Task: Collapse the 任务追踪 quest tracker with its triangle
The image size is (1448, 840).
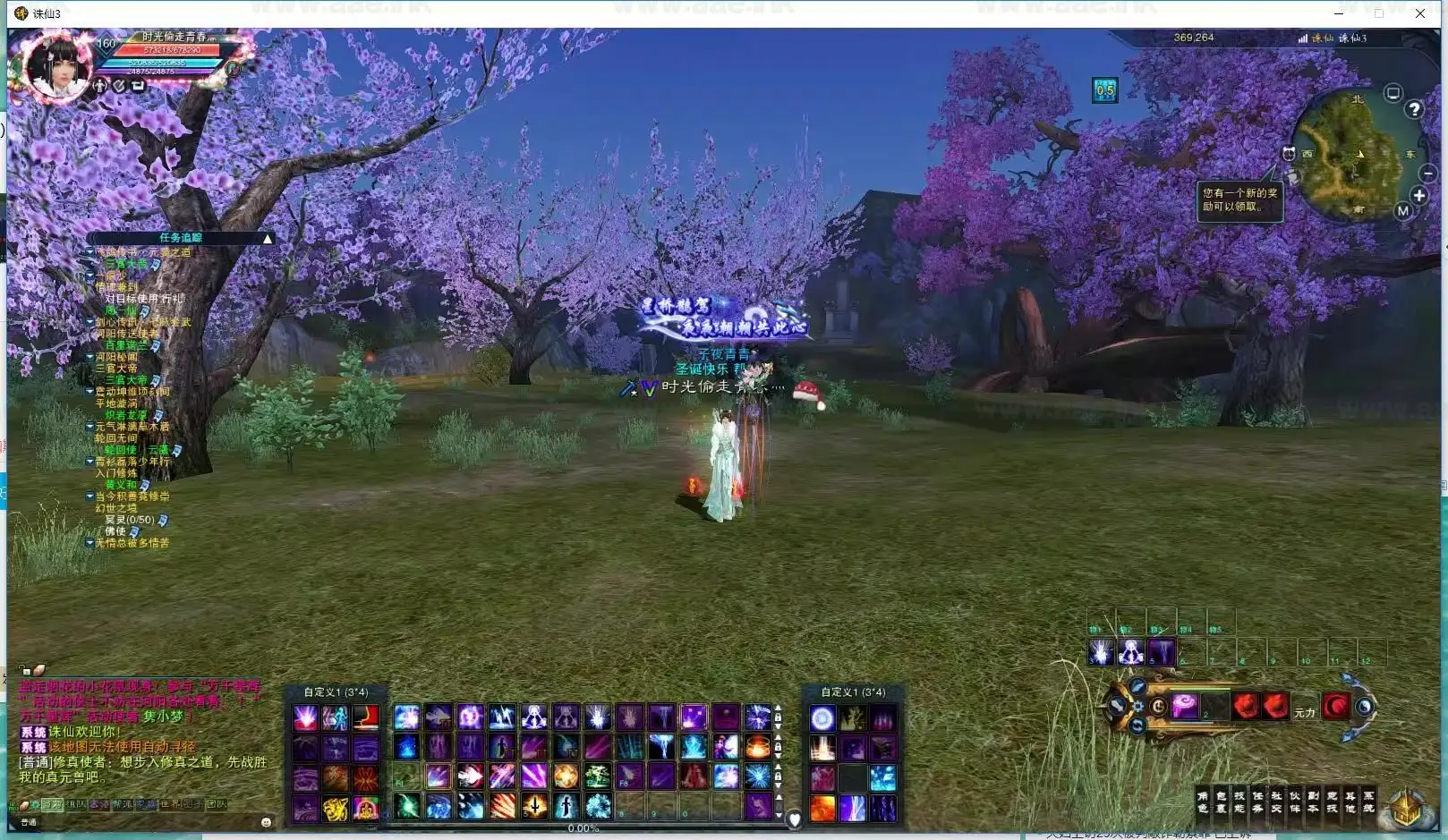Action: 267,238
